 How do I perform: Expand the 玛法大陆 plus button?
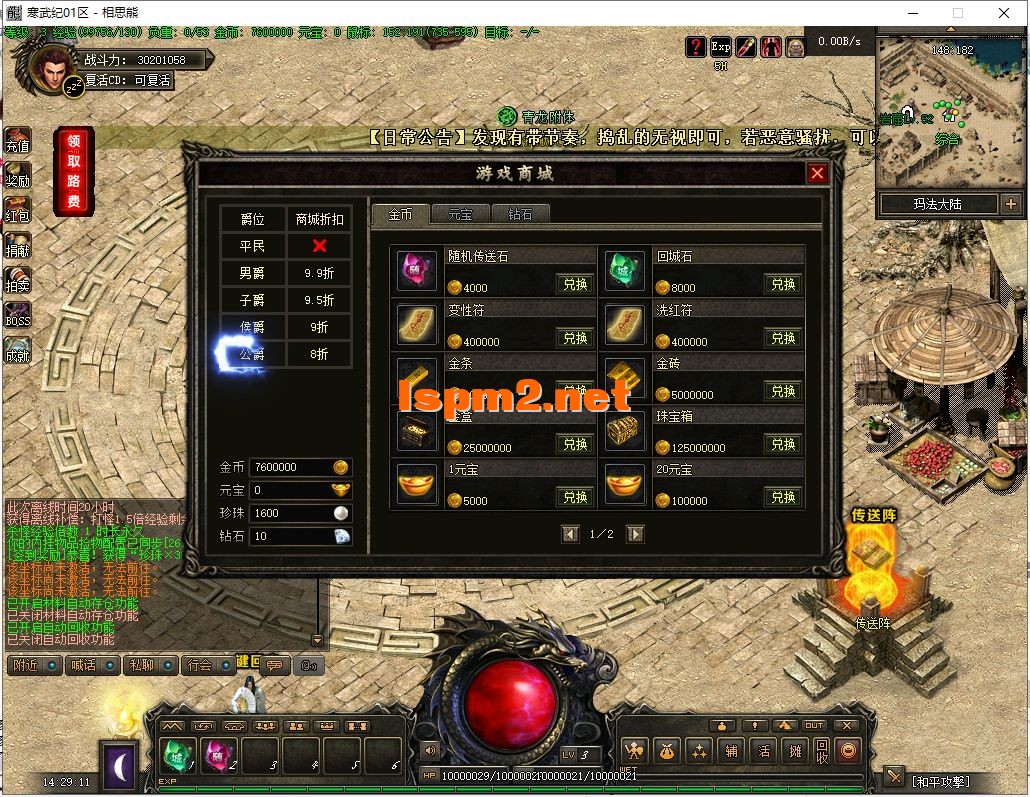click(x=1010, y=204)
